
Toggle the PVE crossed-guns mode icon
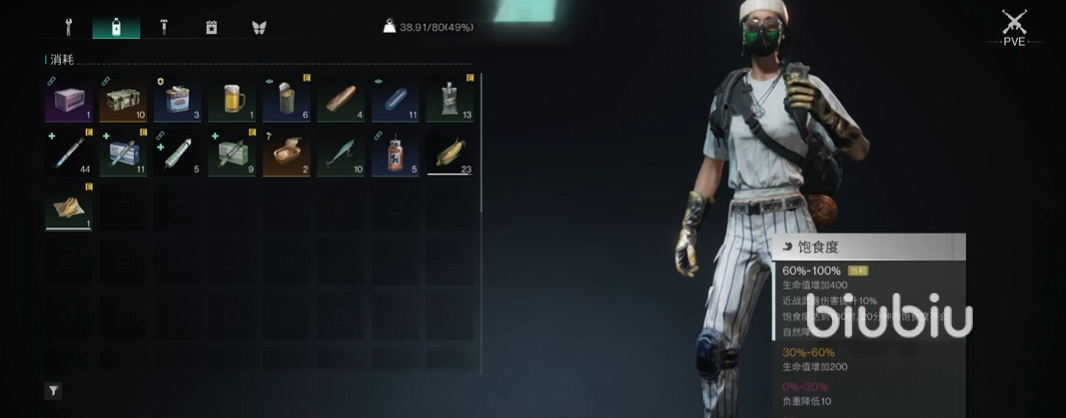[x=1016, y=24]
